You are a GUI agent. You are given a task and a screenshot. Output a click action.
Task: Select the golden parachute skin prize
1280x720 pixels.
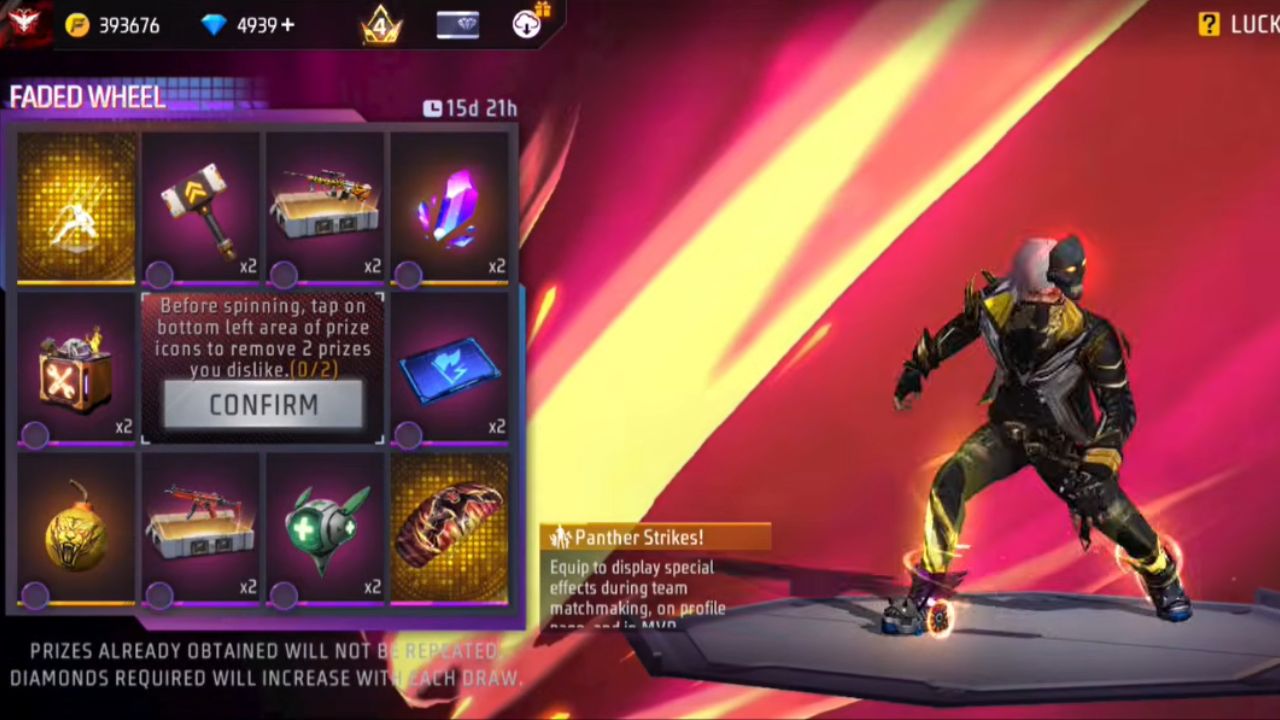tap(450, 525)
